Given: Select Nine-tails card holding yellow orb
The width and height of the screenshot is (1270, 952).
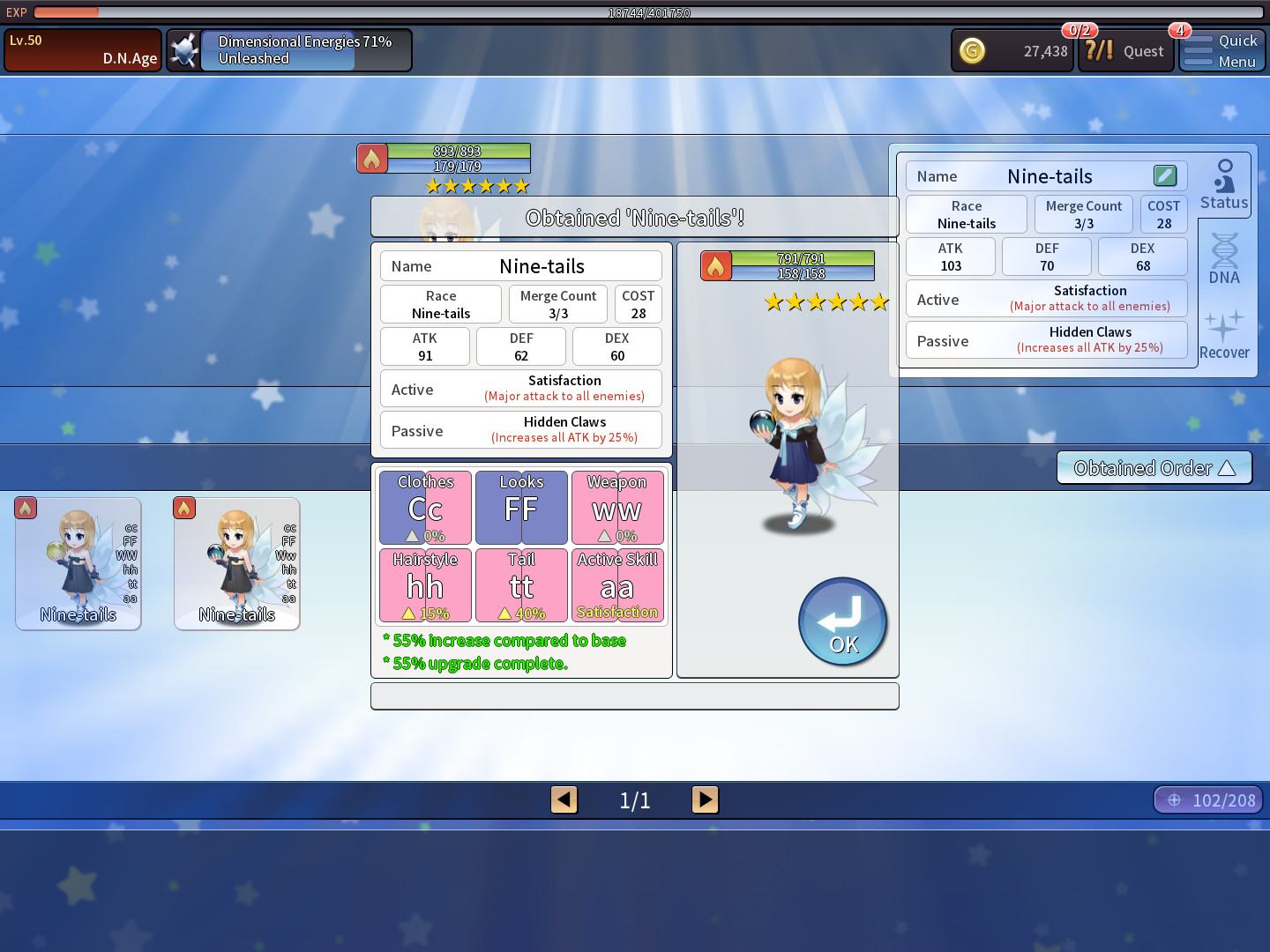Looking at the screenshot, I should (x=78, y=563).
